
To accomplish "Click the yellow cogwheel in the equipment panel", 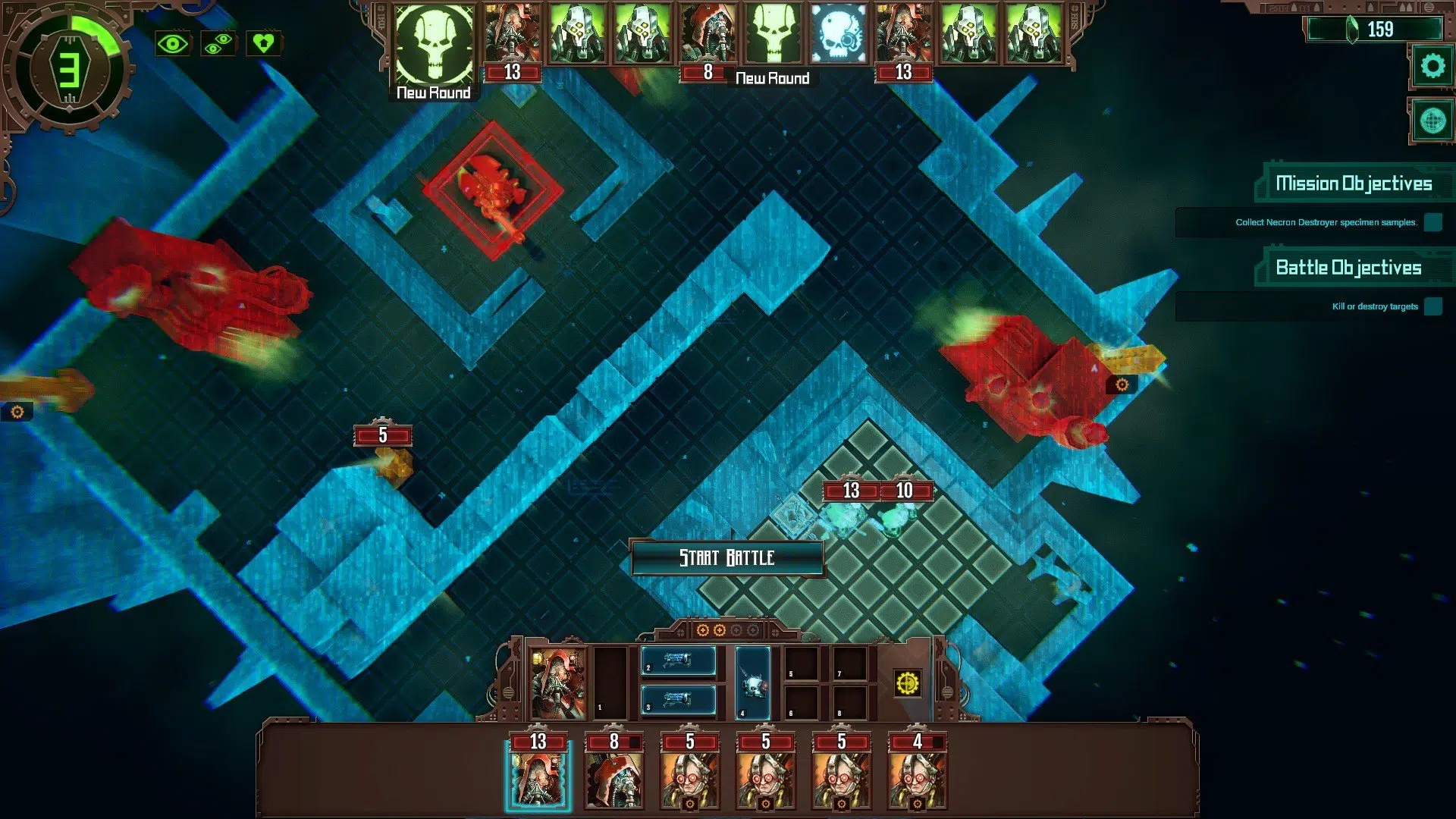I will click(x=907, y=683).
